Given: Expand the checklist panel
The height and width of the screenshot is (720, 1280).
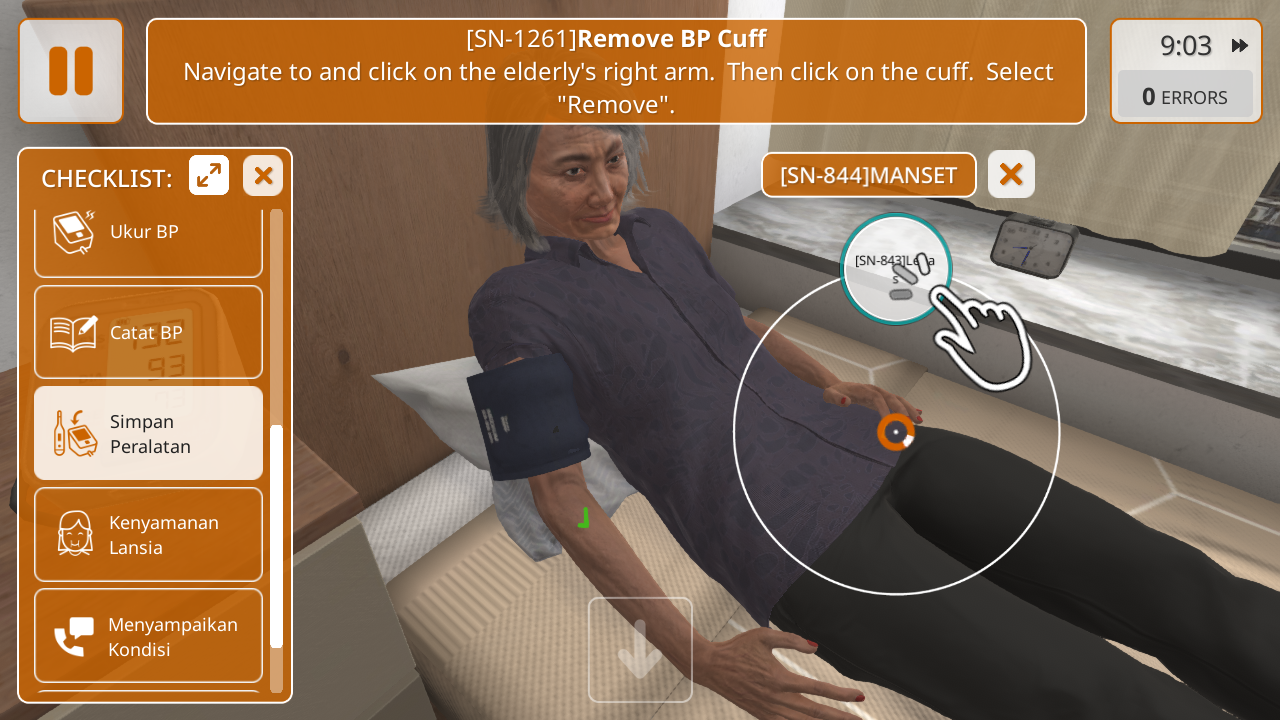Looking at the screenshot, I should [x=209, y=176].
